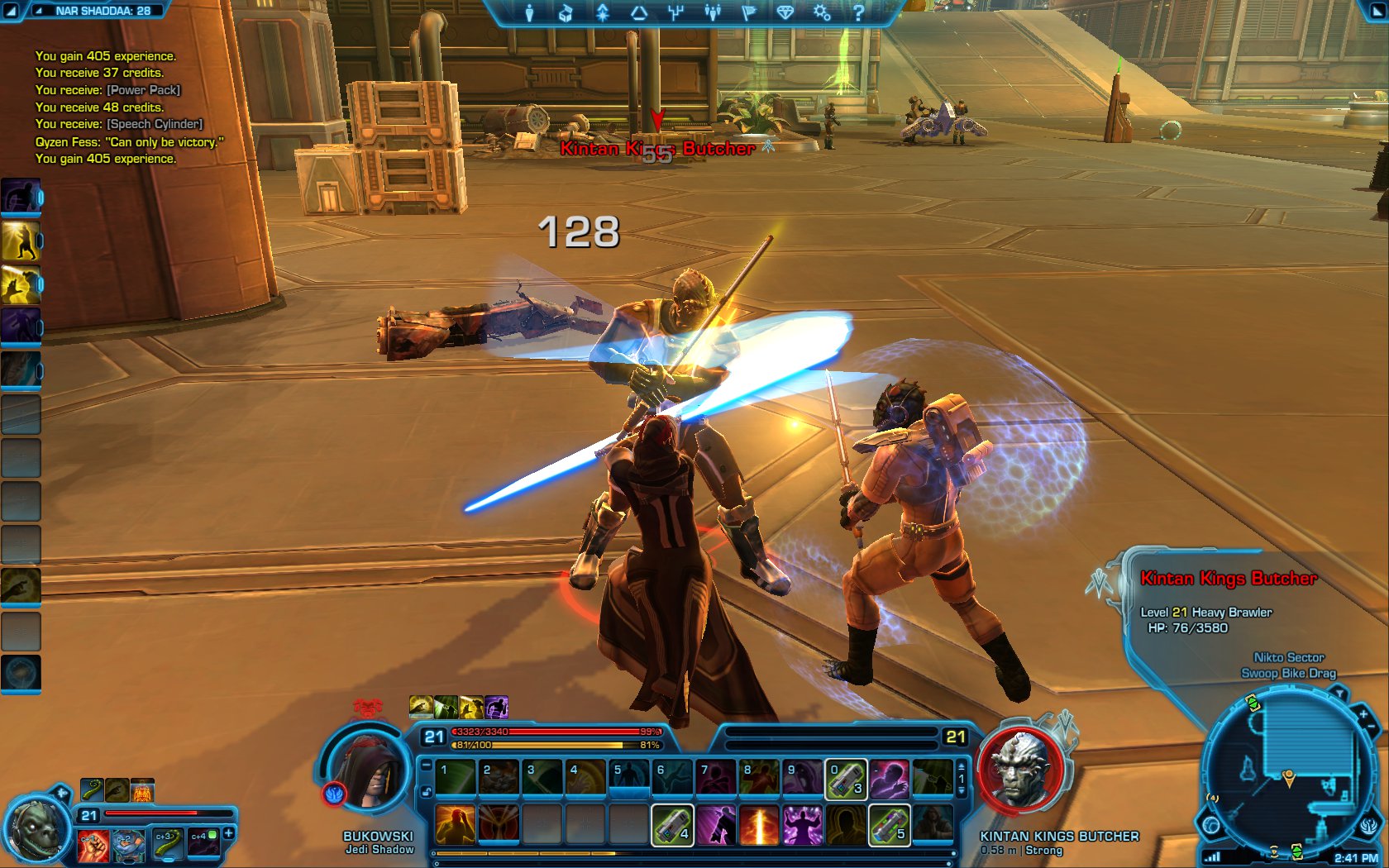Toggle the hotbar lock icon
1389x868 pixels.
click(427, 792)
